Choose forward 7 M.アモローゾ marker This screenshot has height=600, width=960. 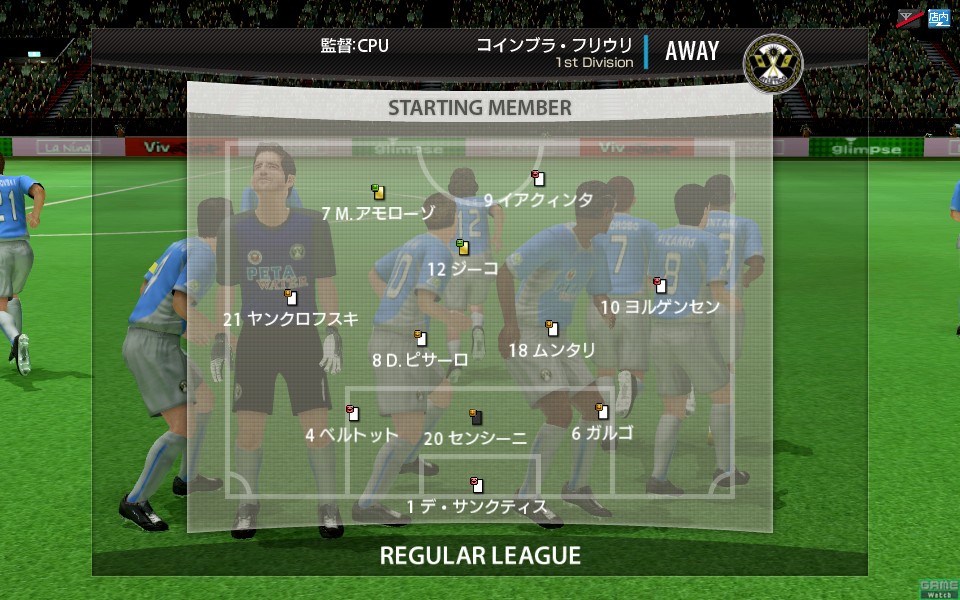point(378,192)
